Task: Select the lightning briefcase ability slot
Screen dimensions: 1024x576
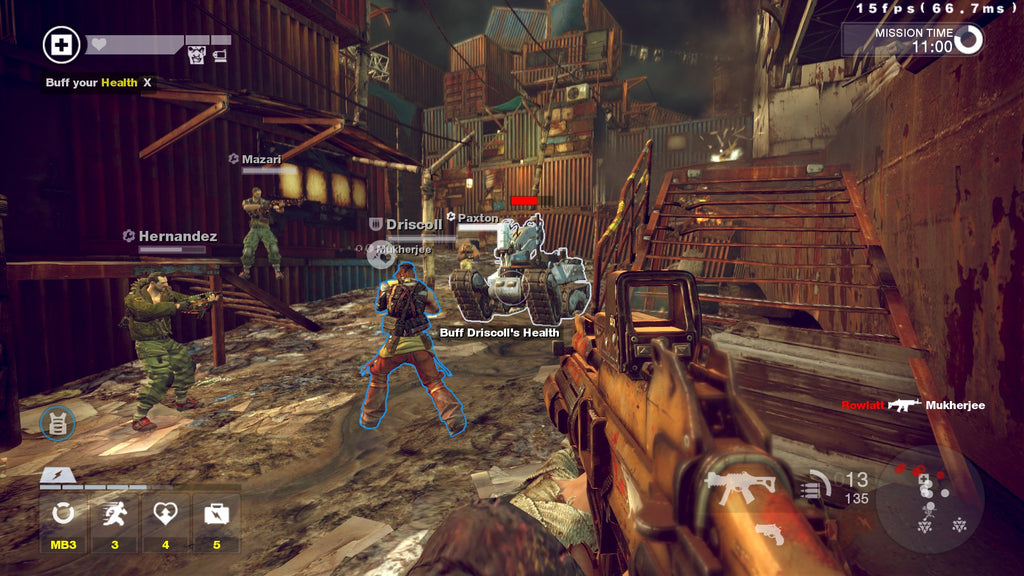Action: [216, 514]
